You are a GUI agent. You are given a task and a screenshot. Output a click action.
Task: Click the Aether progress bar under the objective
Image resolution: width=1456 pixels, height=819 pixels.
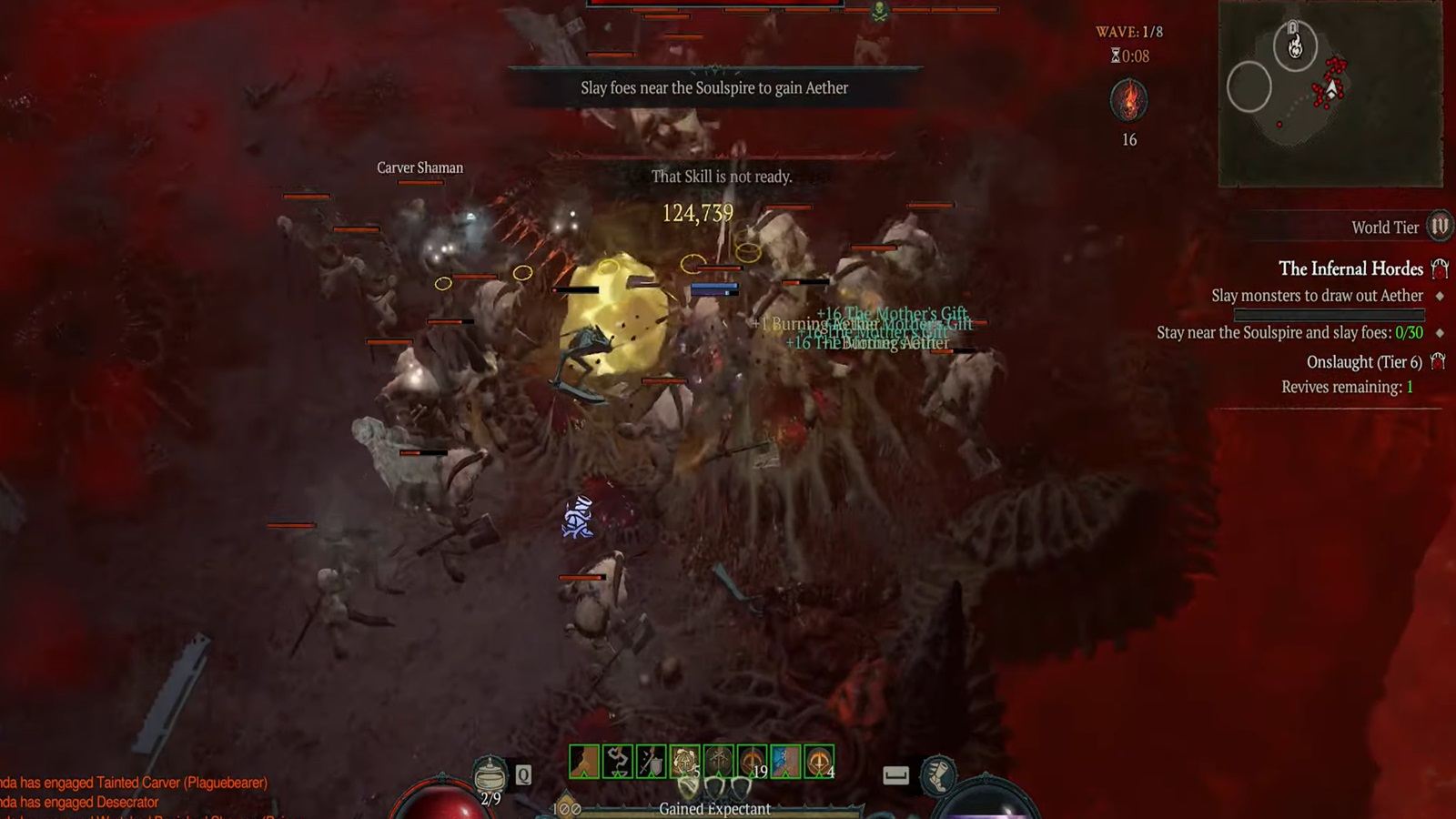tap(1330, 314)
